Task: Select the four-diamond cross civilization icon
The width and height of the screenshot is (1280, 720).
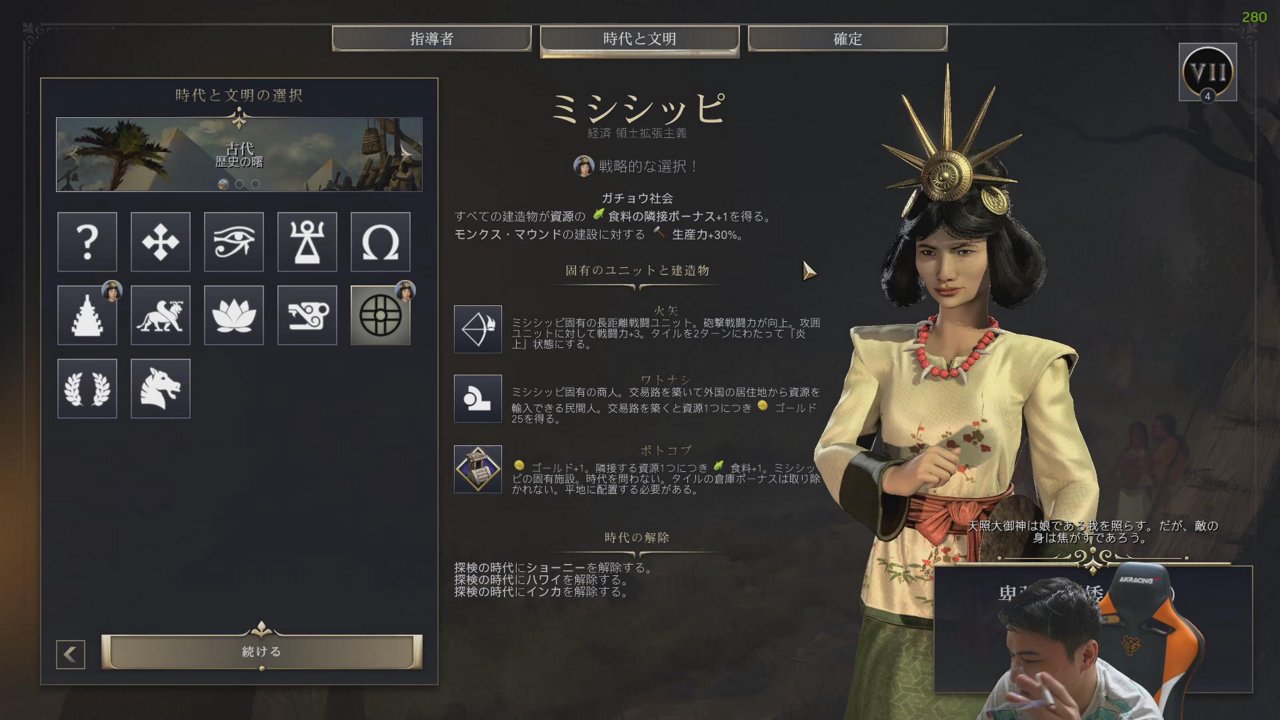Action: (160, 242)
